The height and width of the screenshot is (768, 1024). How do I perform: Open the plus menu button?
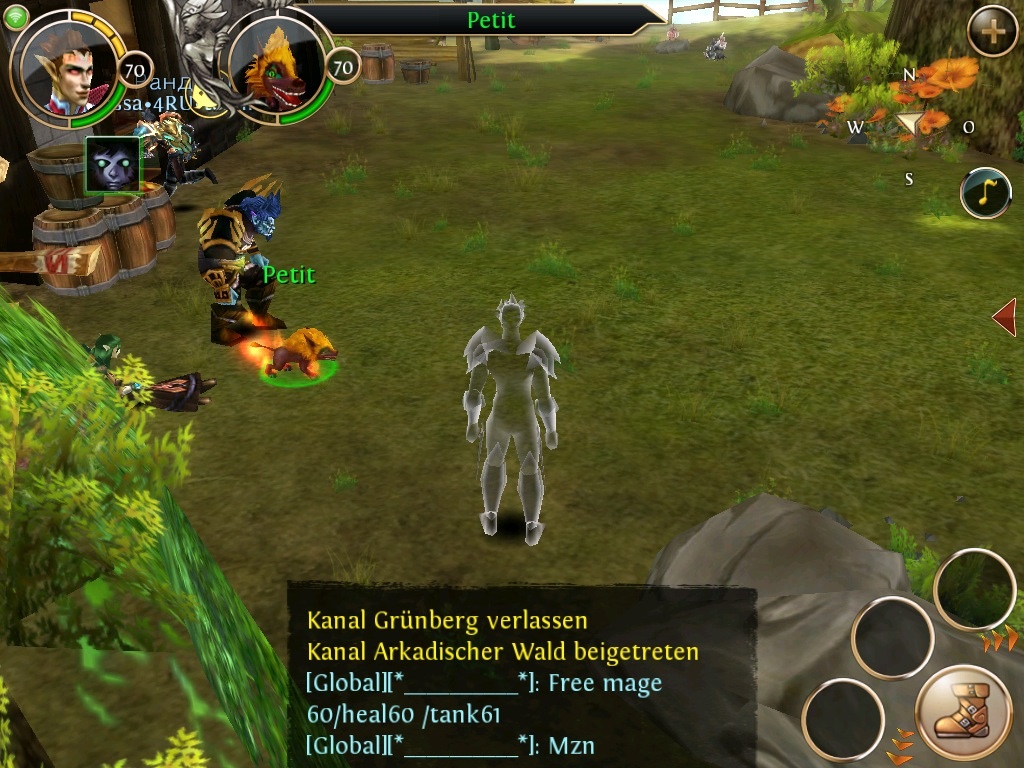click(x=992, y=33)
